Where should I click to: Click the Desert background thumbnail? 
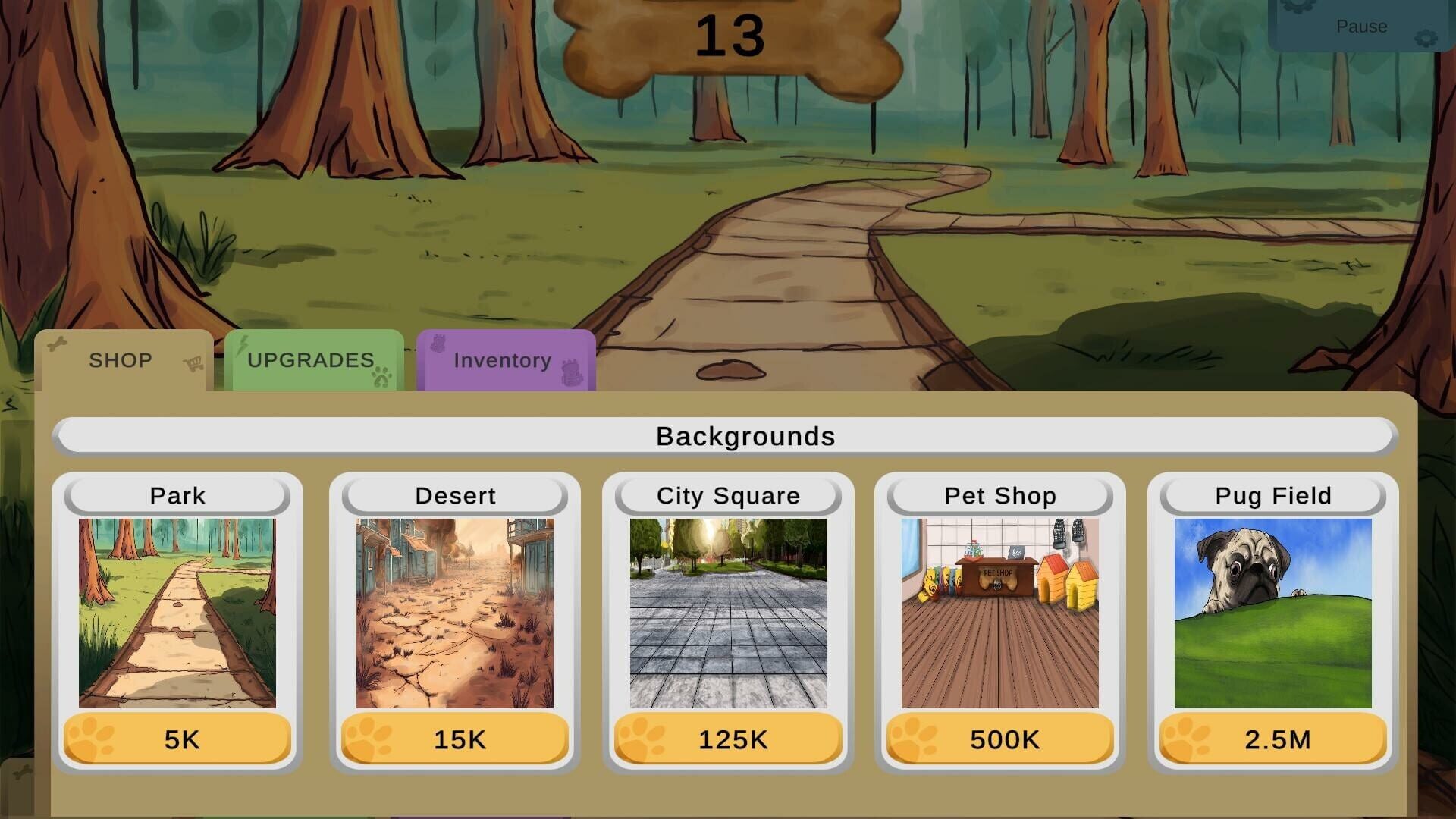453,610
